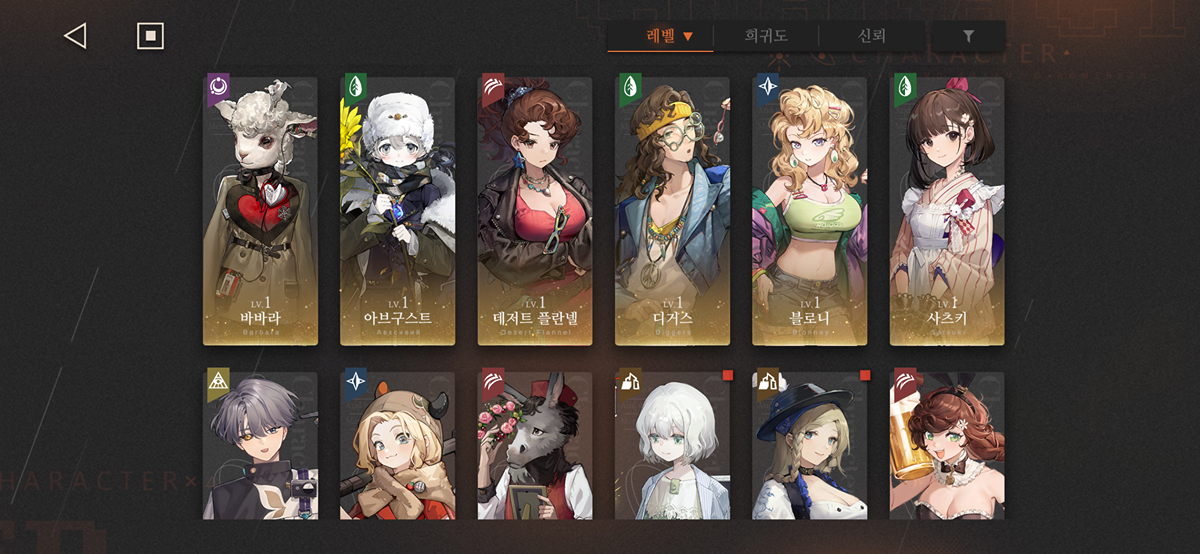Pick the 디거스 character card

[x=672, y=211]
